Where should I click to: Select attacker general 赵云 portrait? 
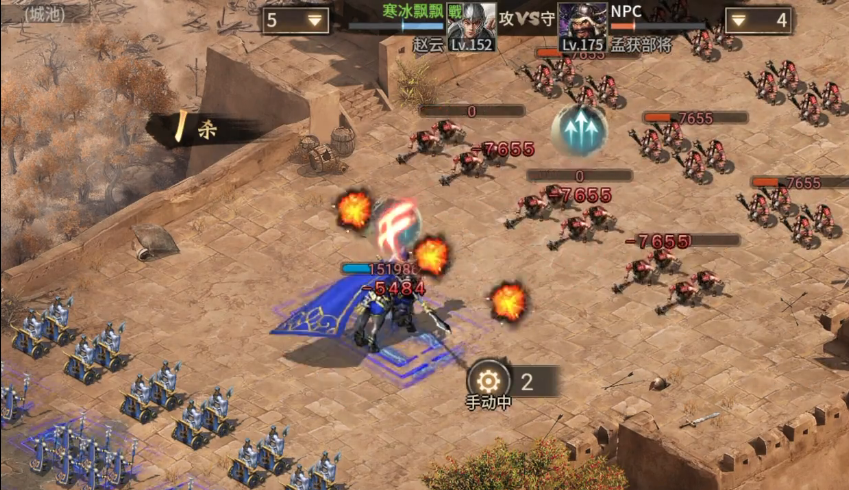pos(471,23)
